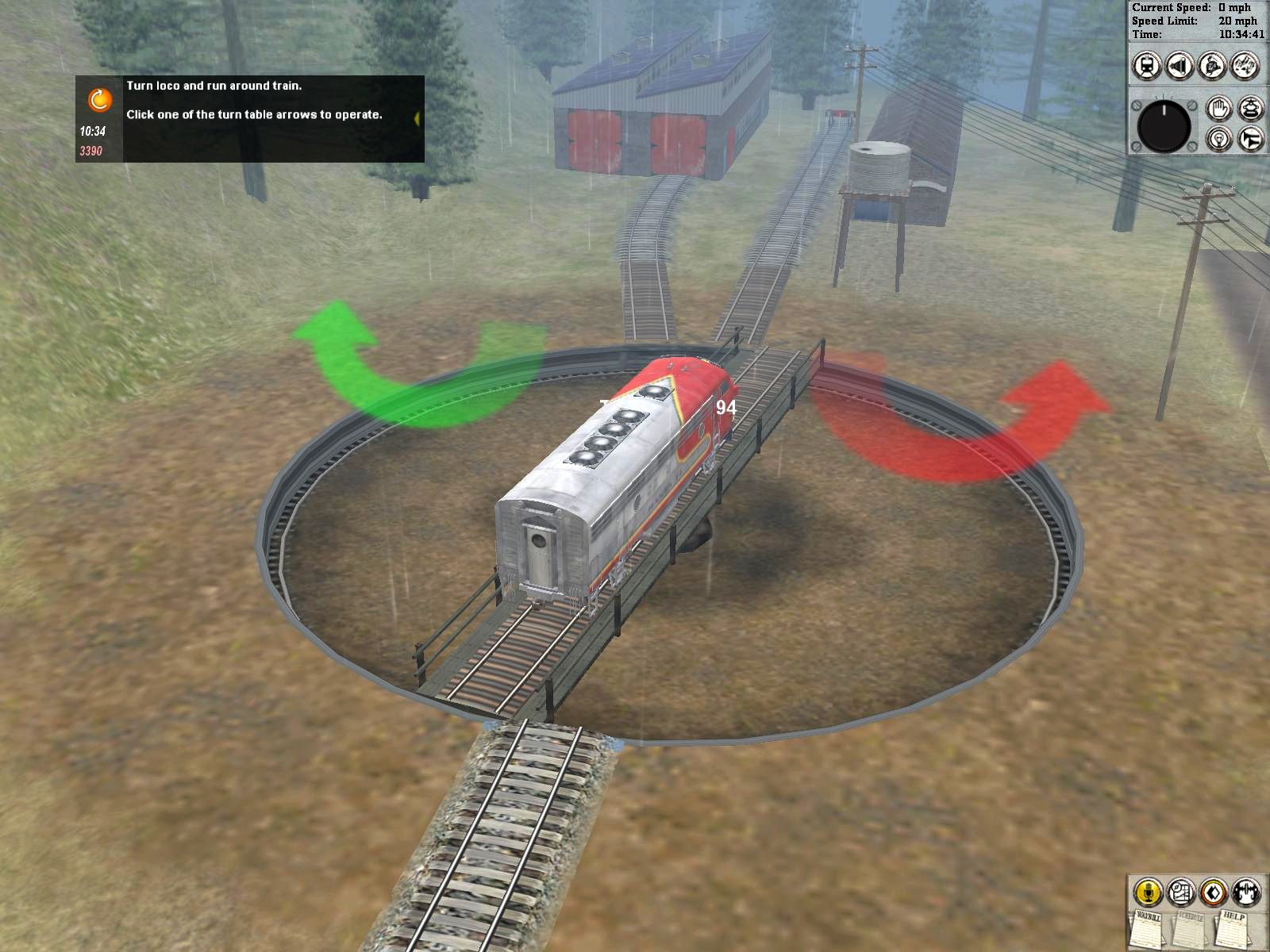Toggle the headlight bulb icon
Viewport: 1270px width, 952px height.
(x=1219, y=140)
